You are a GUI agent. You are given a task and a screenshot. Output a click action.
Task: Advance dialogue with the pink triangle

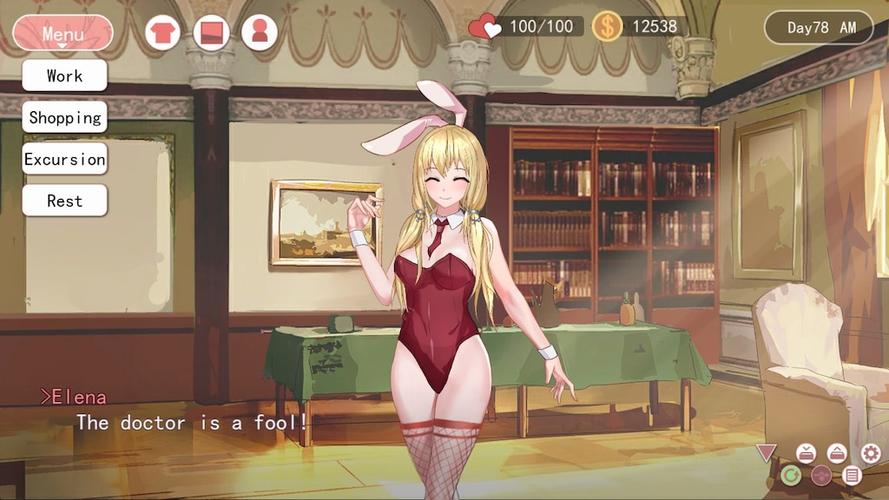pyautogui.click(x=766, y=453)
